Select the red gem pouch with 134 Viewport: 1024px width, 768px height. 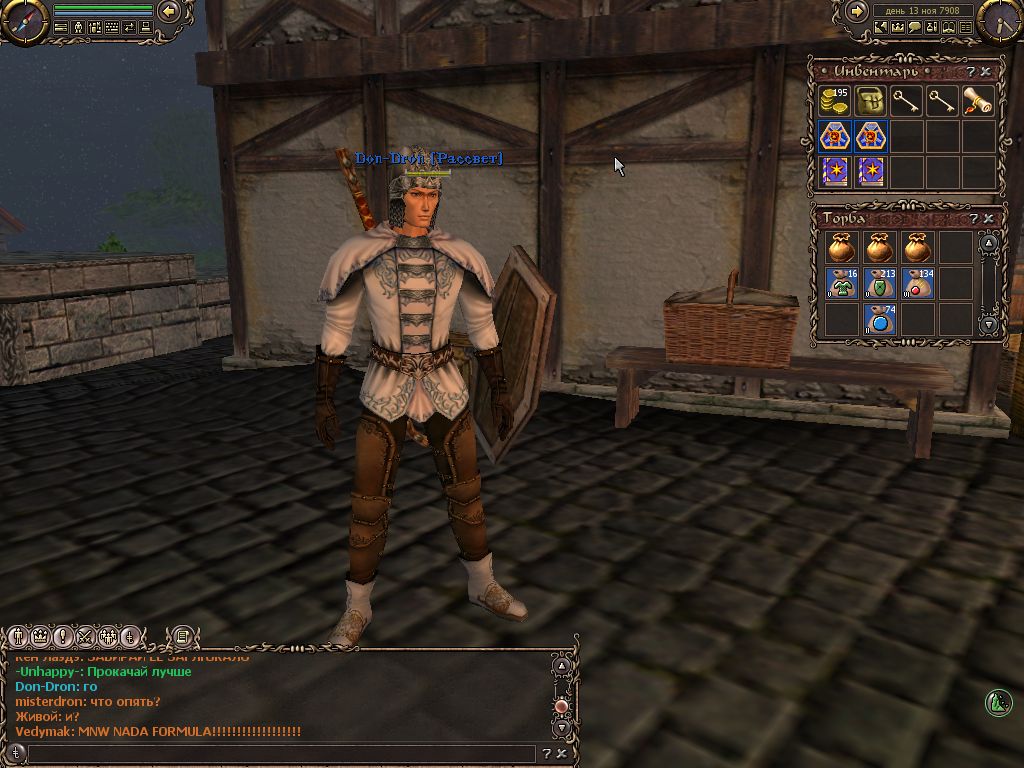[x=917, y=283]
